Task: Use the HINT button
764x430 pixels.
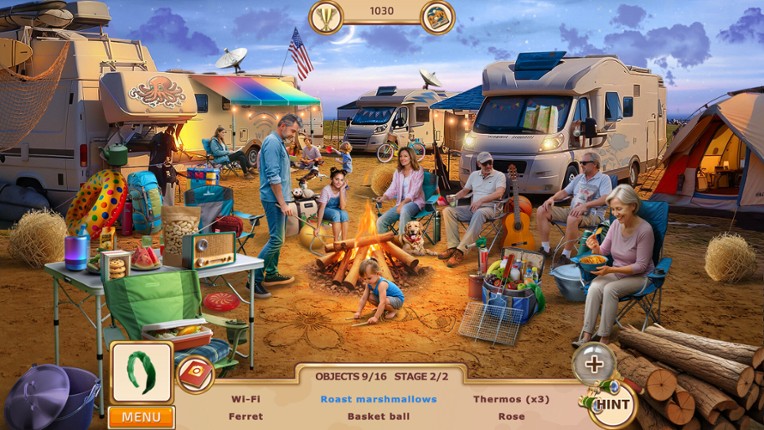Action: [x=612, y=404]
